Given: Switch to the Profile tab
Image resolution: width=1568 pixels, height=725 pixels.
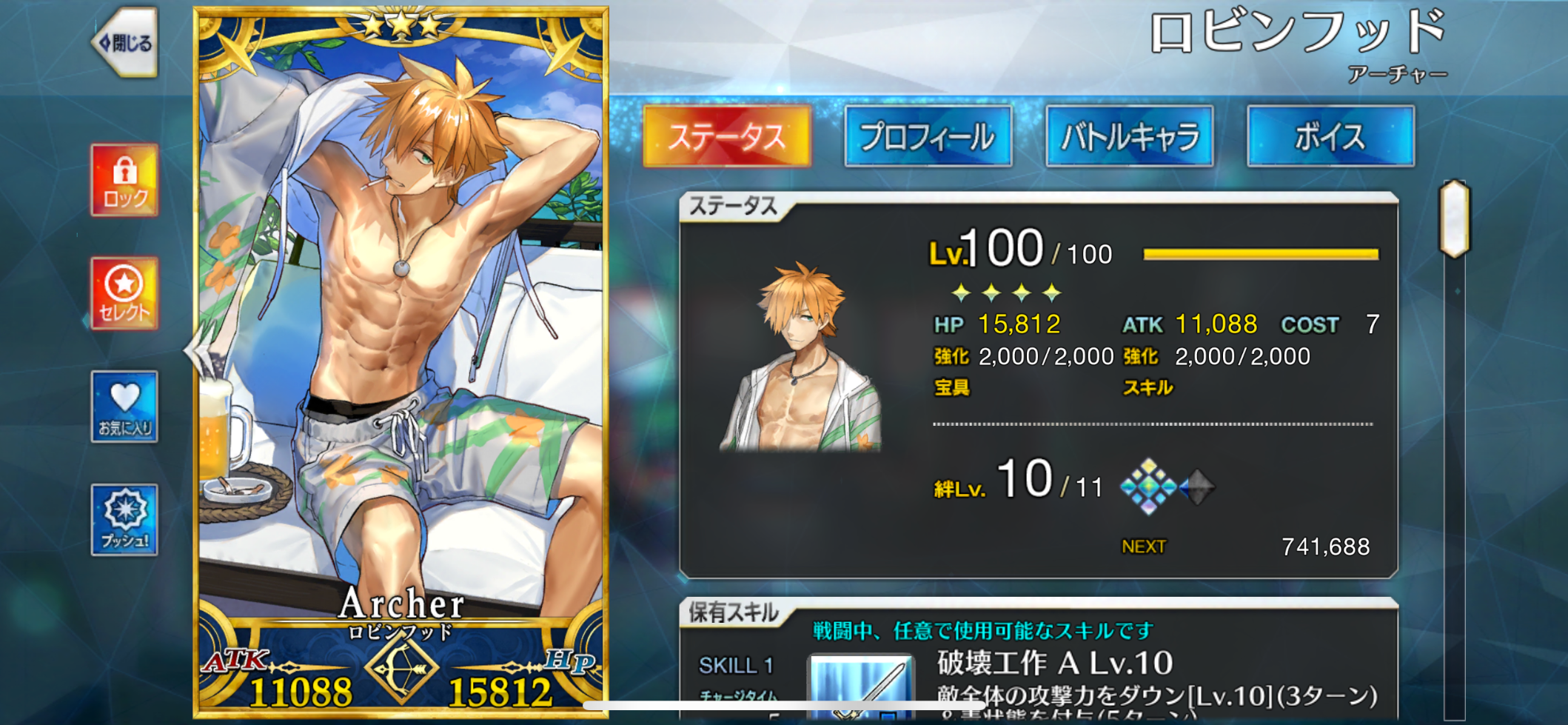Looking at the screenshot, I should tap(928, 136).
